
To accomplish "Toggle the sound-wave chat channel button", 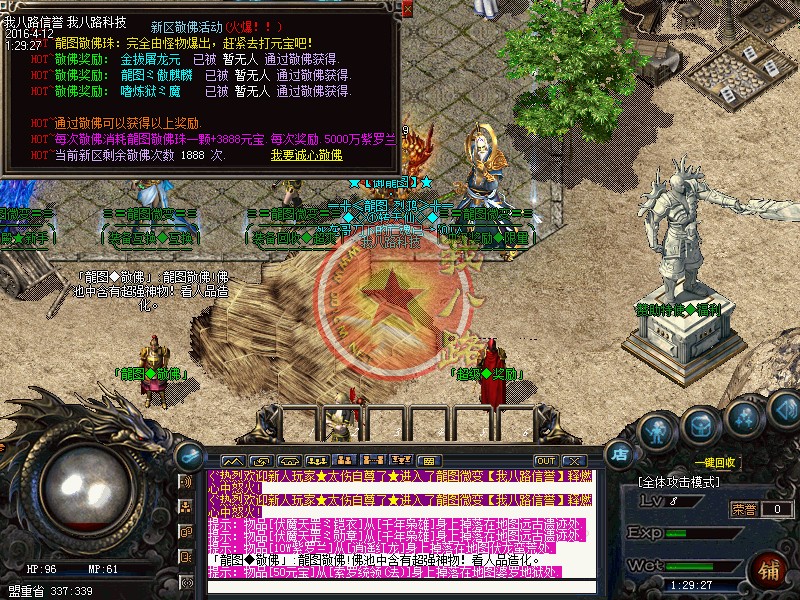I will point(185,482).
